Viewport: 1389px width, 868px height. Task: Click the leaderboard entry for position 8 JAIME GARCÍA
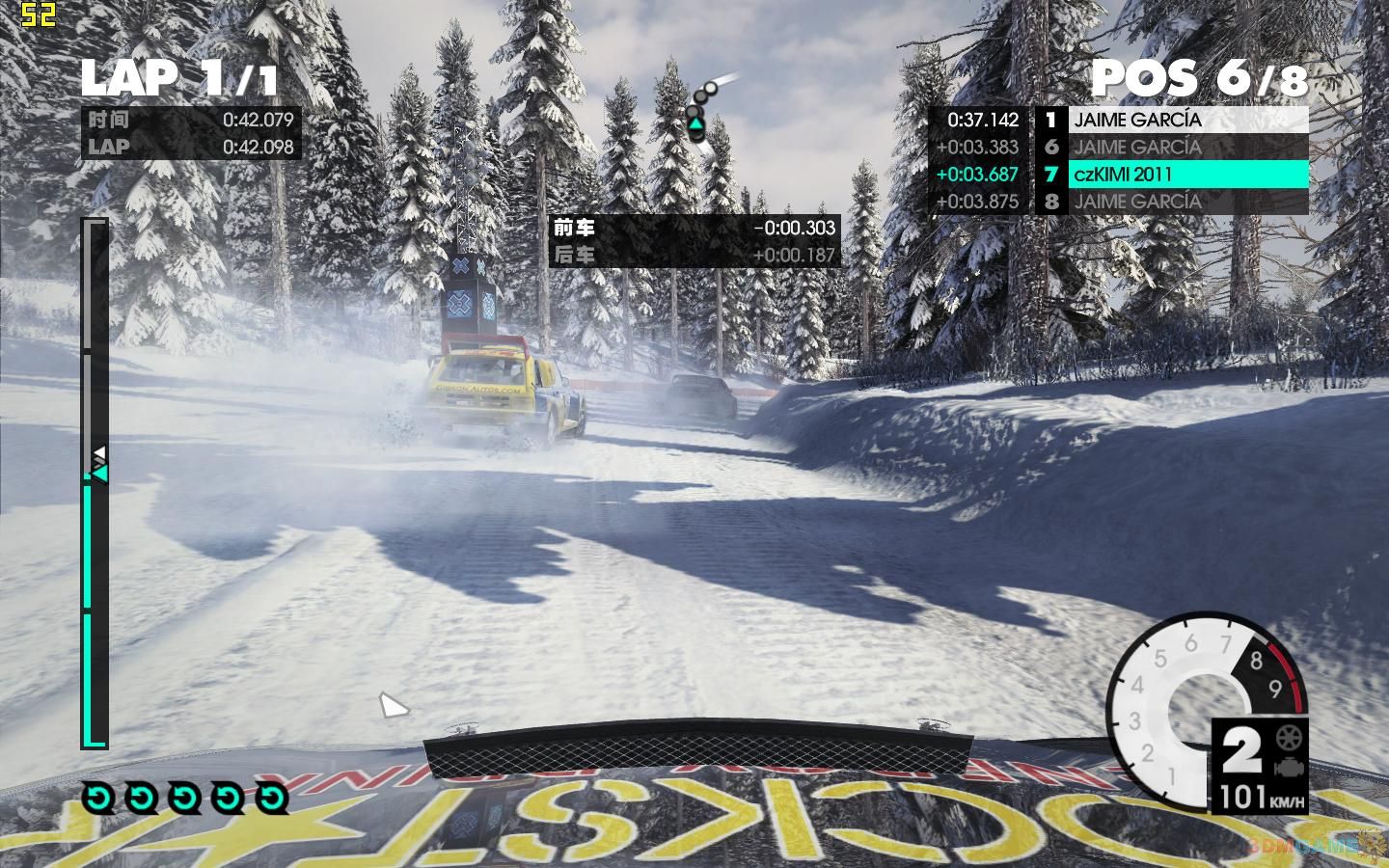[x=1138, y=202]
